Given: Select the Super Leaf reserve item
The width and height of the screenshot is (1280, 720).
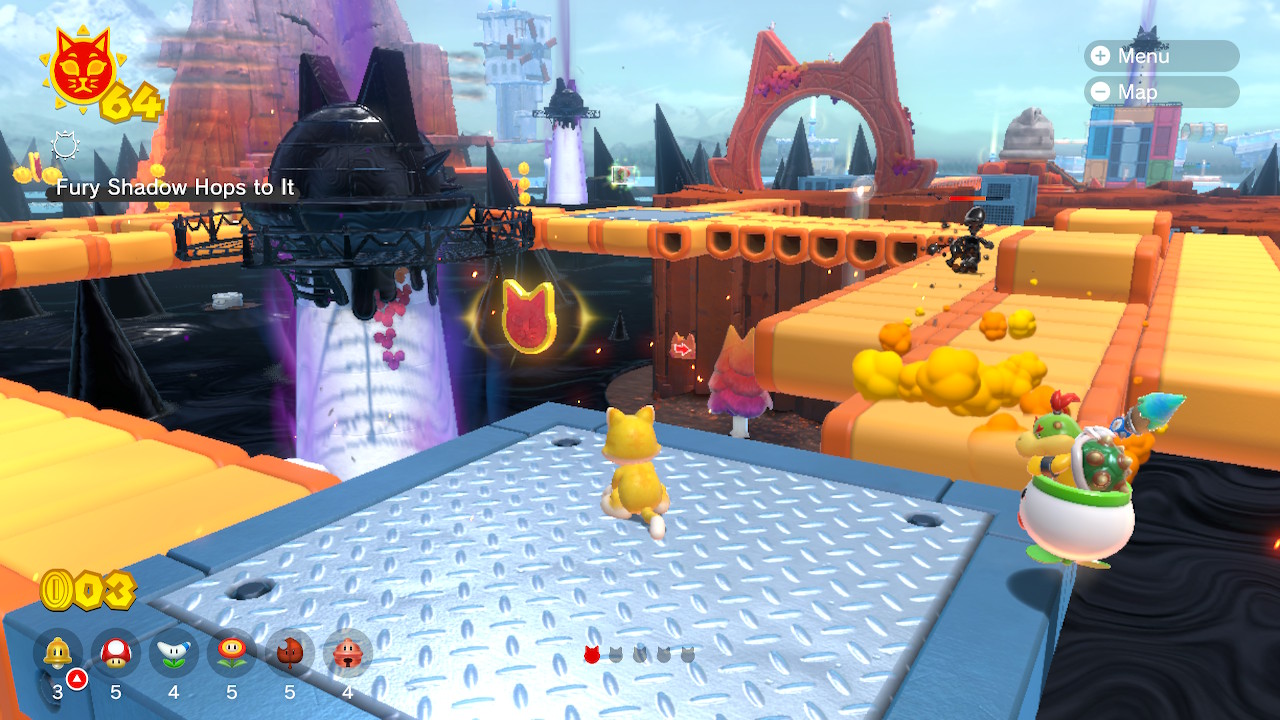Looking at the screenshot, I should (290, 654).
